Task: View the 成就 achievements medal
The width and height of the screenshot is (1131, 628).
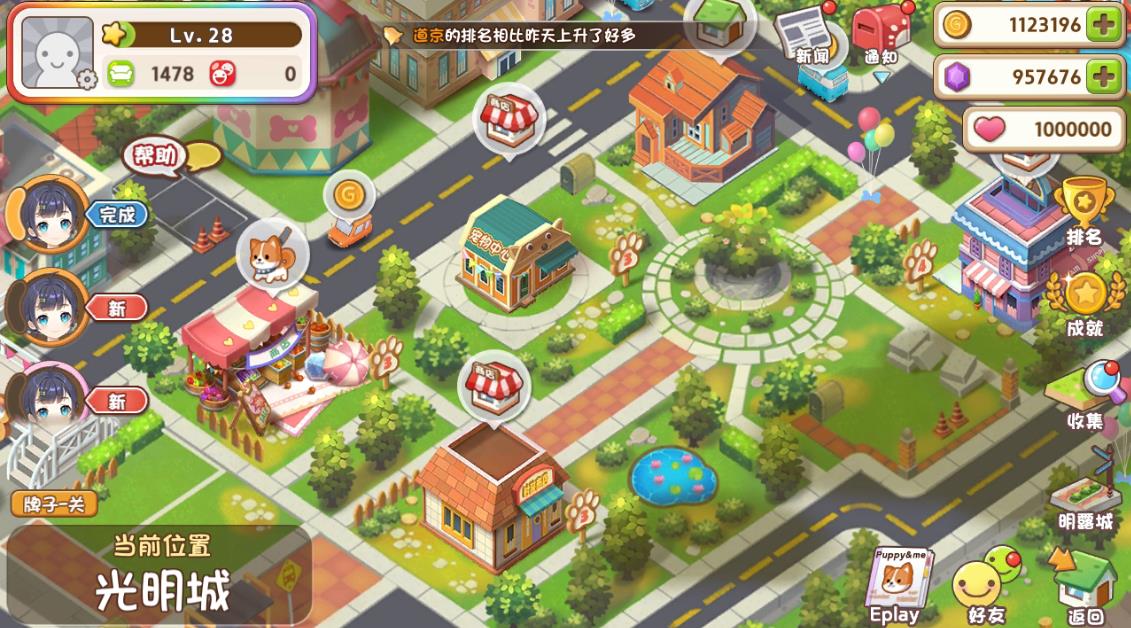Action: (1083, 302)
